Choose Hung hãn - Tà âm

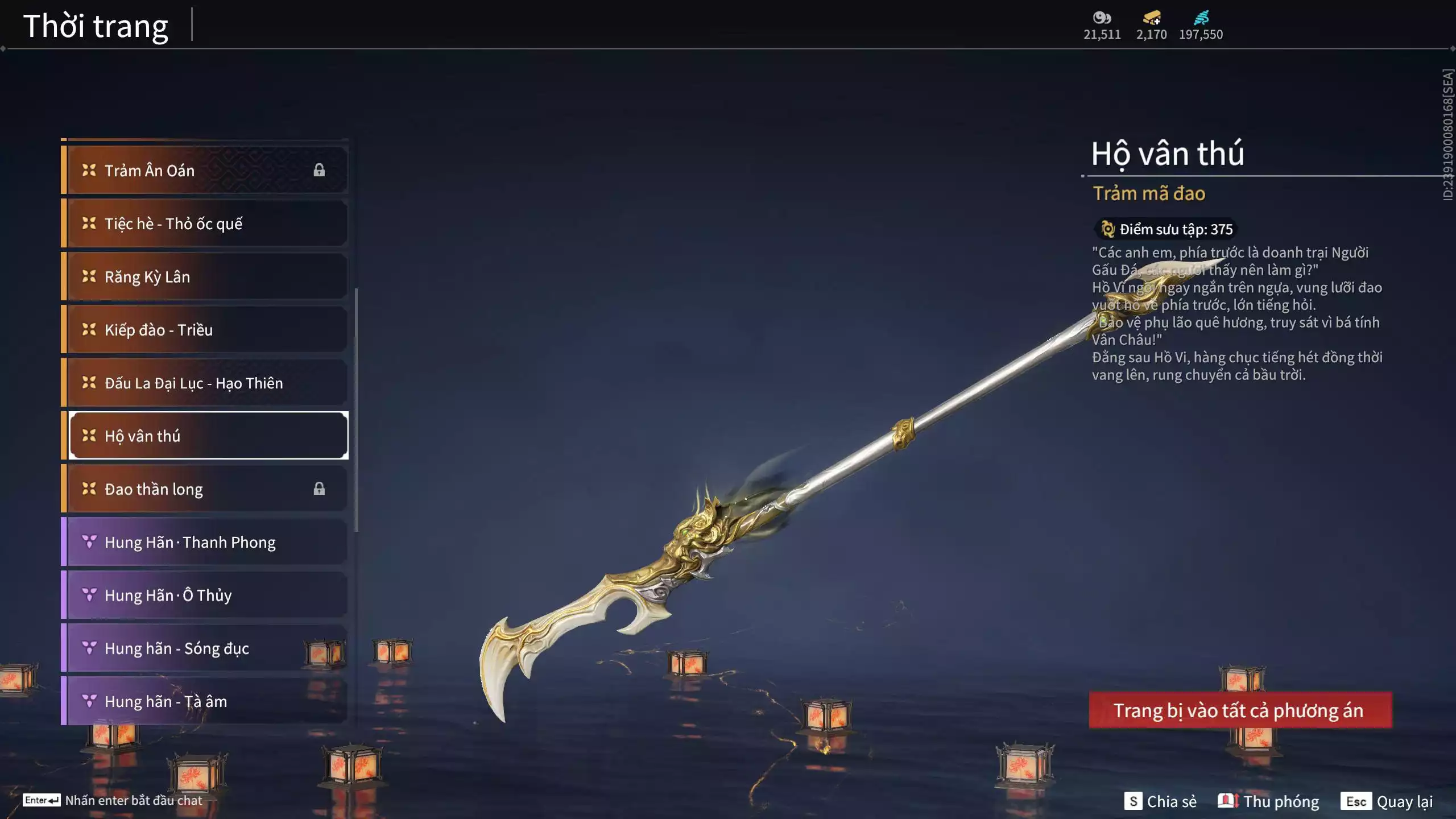(x=205, y=701)
